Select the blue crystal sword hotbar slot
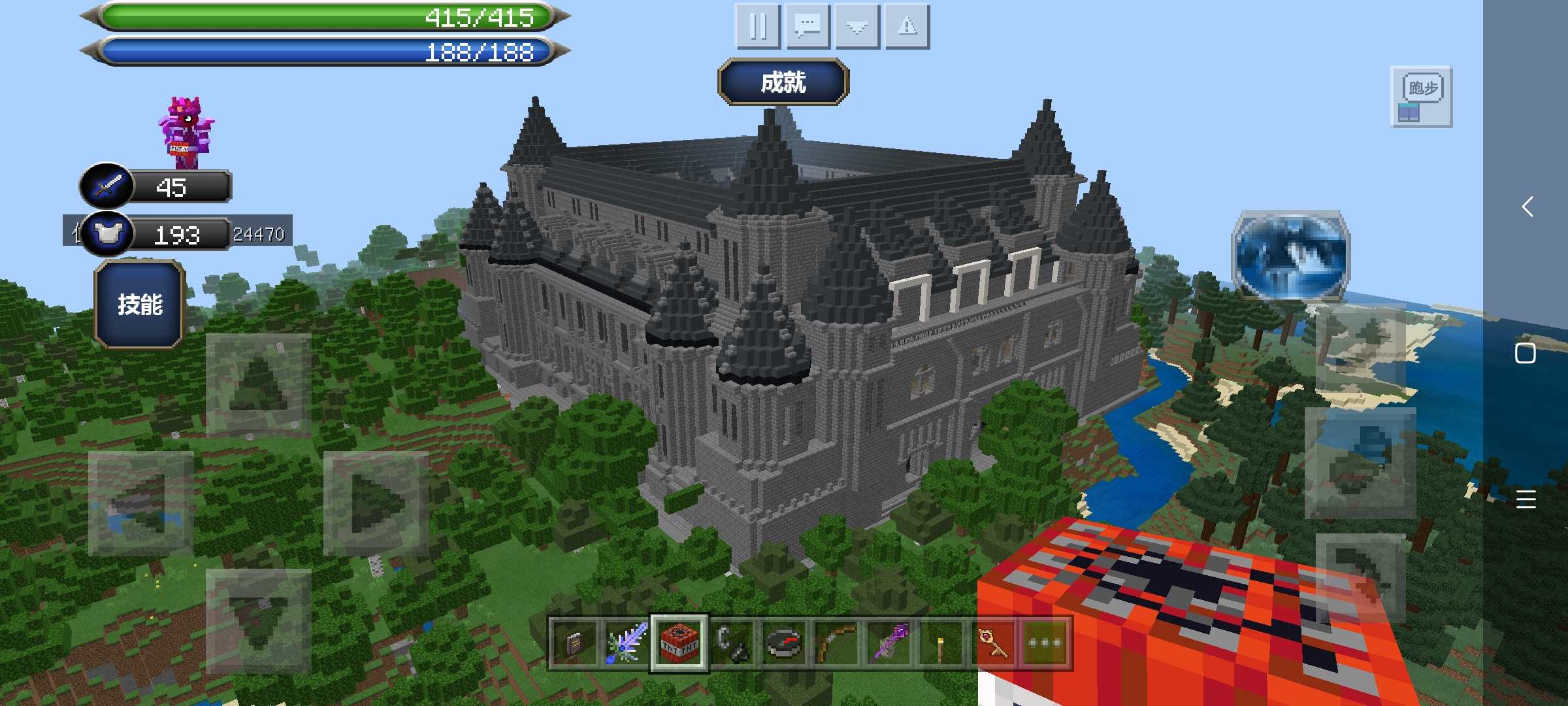This screenshot has height=706, width=1568. 627,643
